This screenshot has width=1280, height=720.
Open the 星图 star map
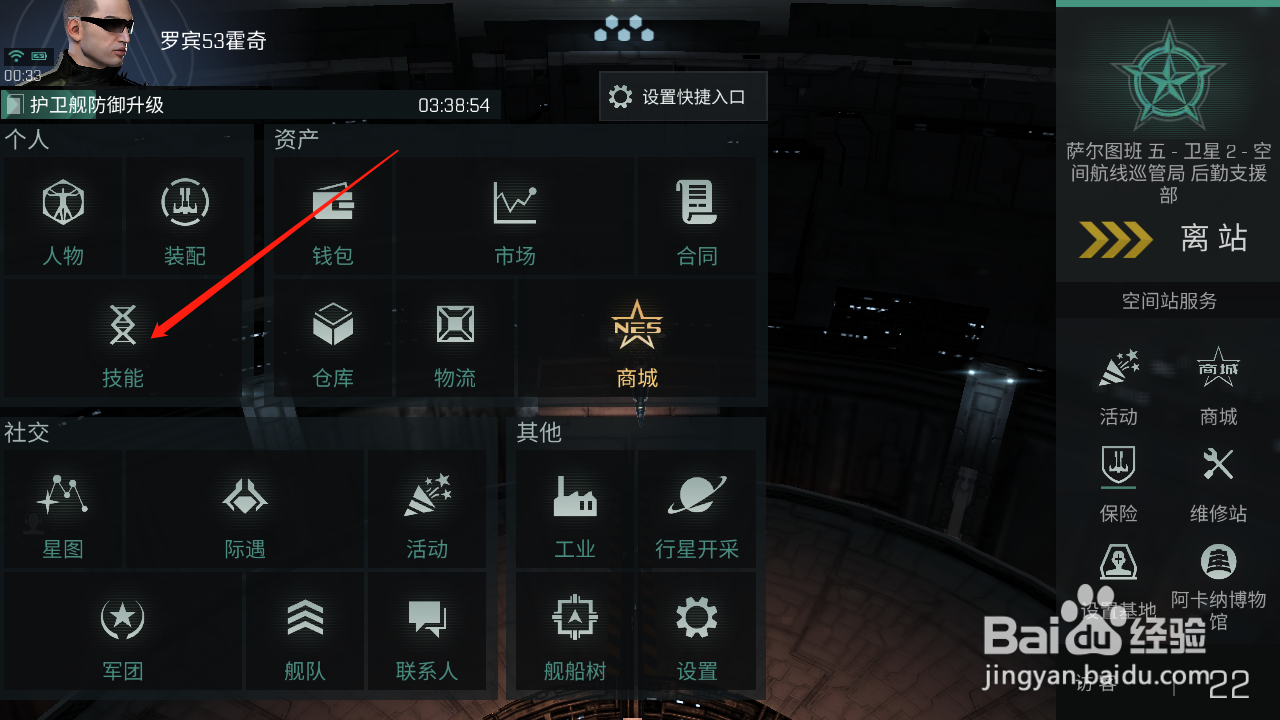pyautogui.click(x=62, y=510)
